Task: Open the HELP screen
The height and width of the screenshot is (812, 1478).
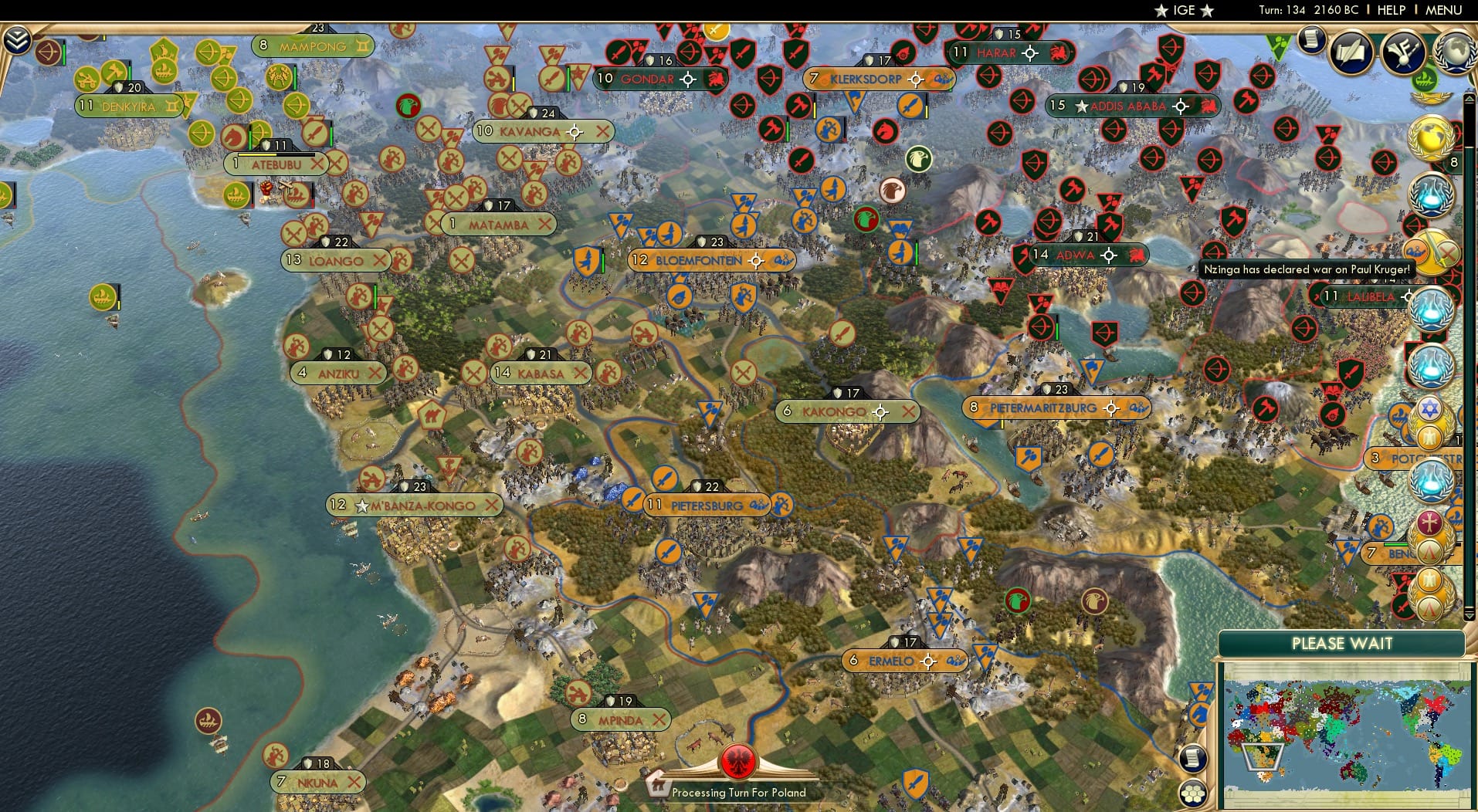Action: click(x=1391, y=10)
